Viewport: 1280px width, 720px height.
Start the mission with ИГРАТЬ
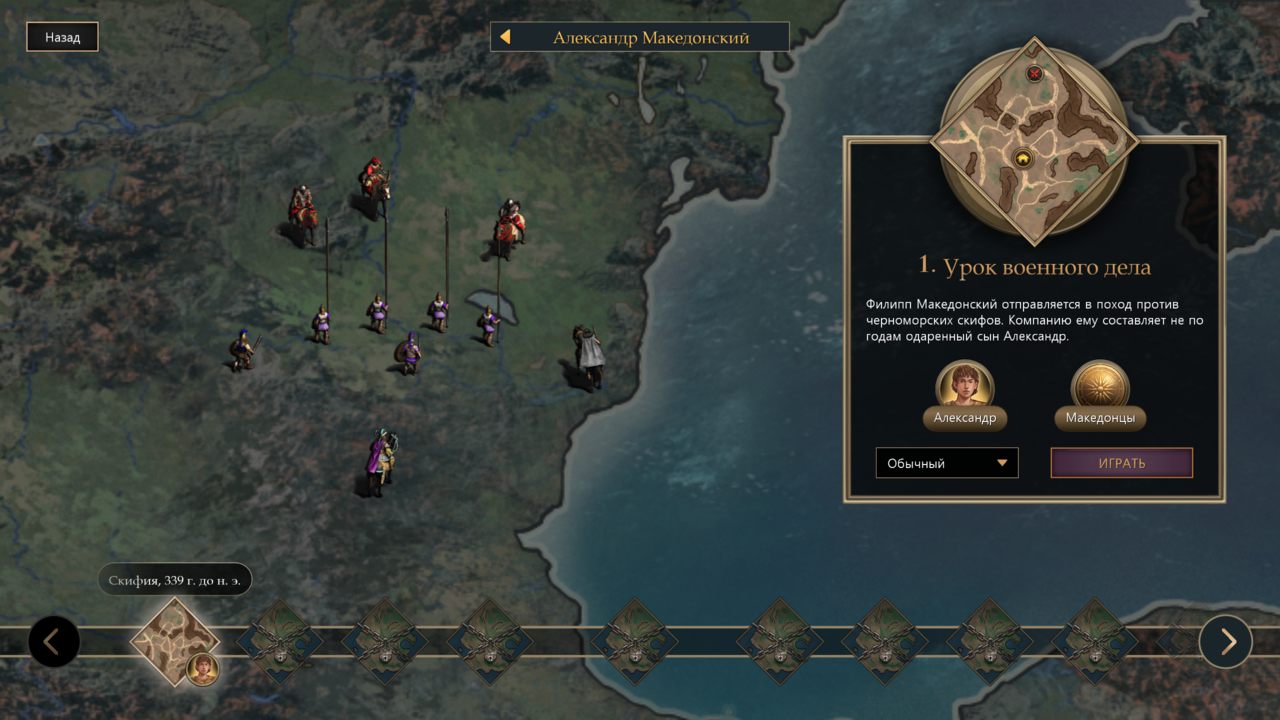point(1121,463)
